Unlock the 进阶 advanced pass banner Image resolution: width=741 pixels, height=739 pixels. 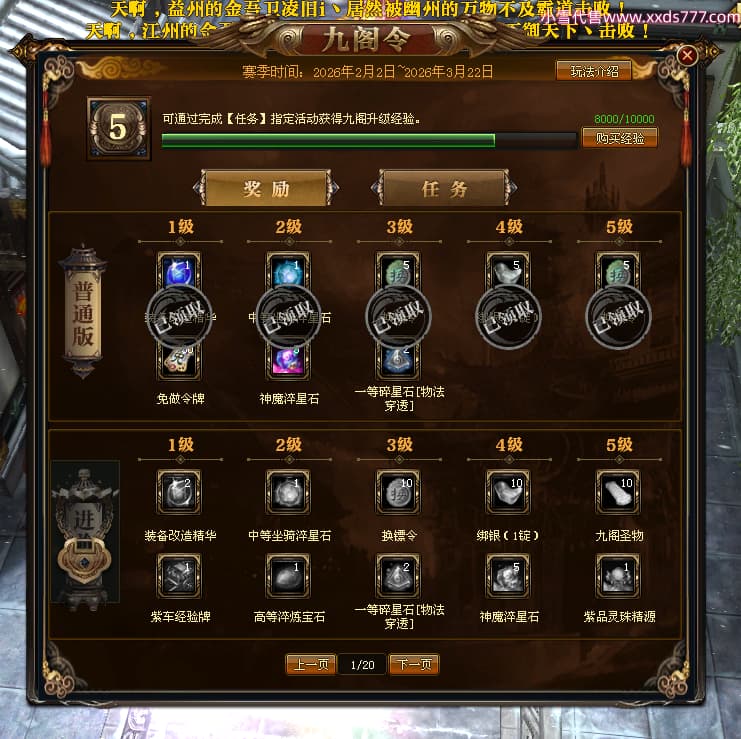[x=85, y=532]
